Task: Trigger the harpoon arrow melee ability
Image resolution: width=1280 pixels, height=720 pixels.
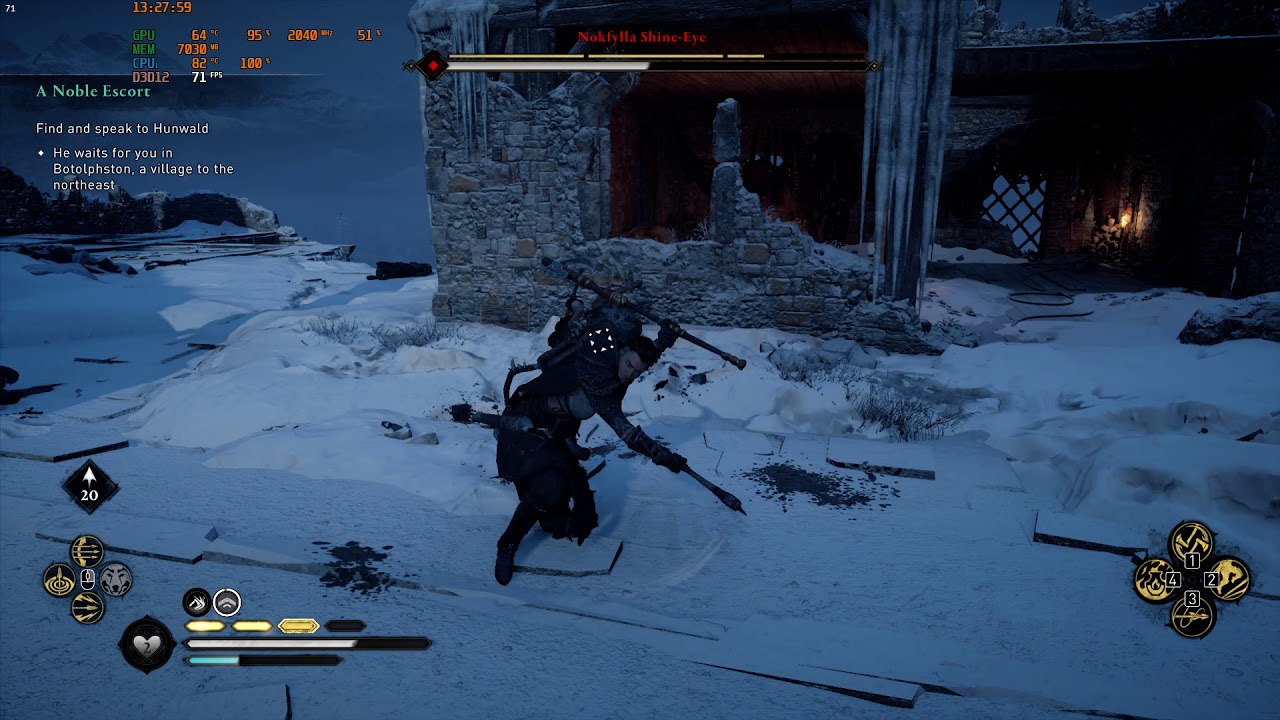Action: point(1191,616)
